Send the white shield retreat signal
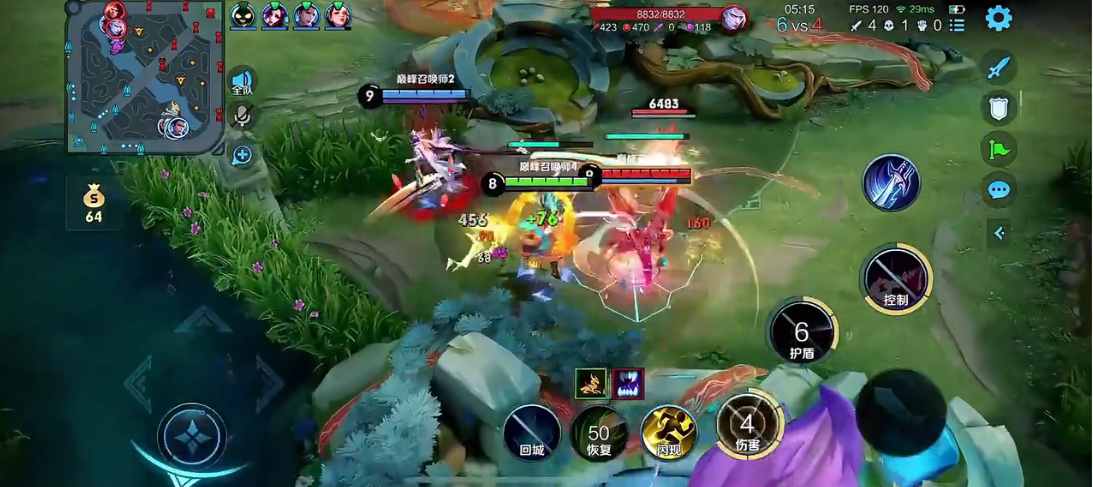Screen dimensions: 1093x487 pyautogui.click(x=998, y=108)
